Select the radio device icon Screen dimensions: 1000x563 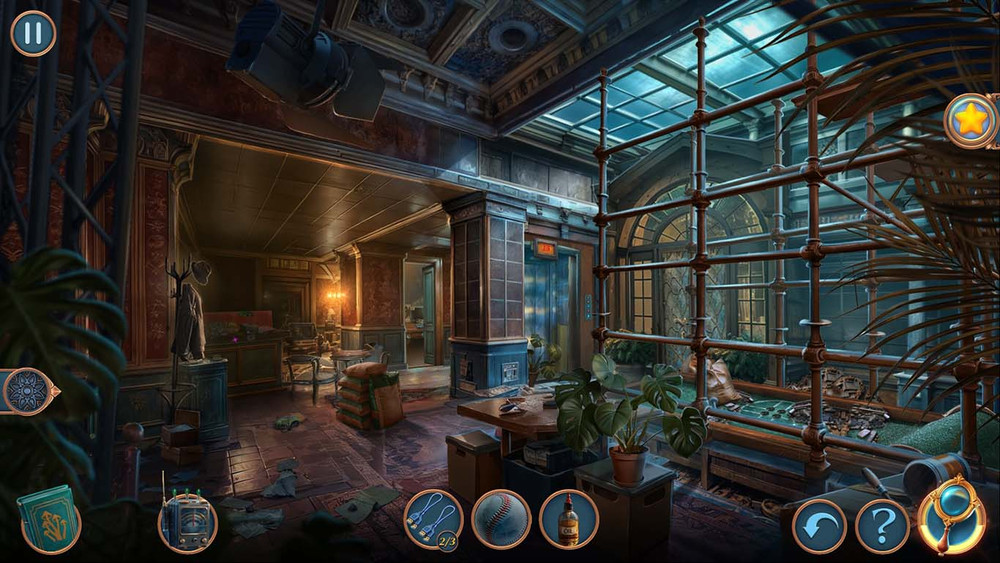[x=187, y=522]
